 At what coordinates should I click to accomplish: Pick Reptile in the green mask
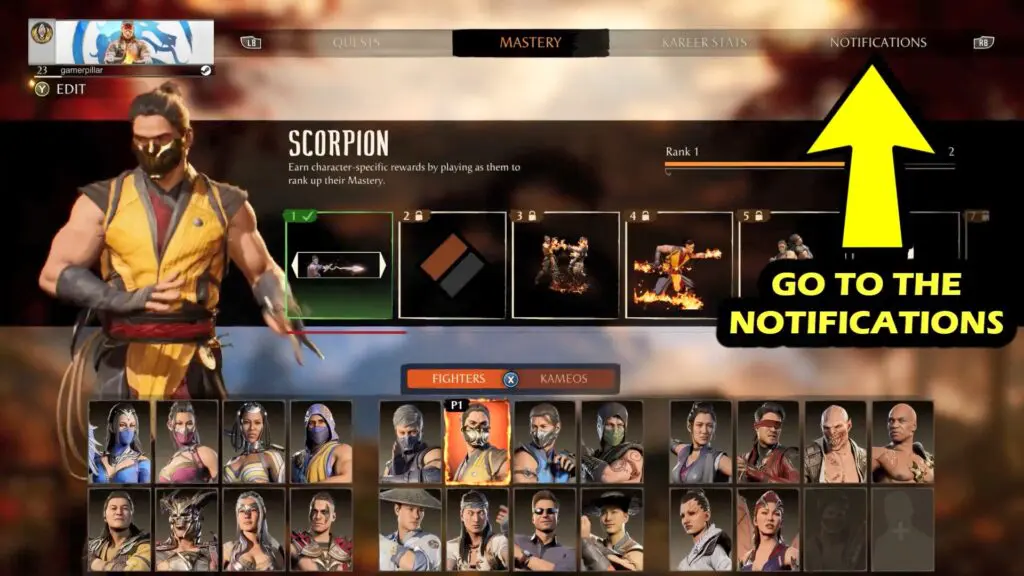point(612,442)
